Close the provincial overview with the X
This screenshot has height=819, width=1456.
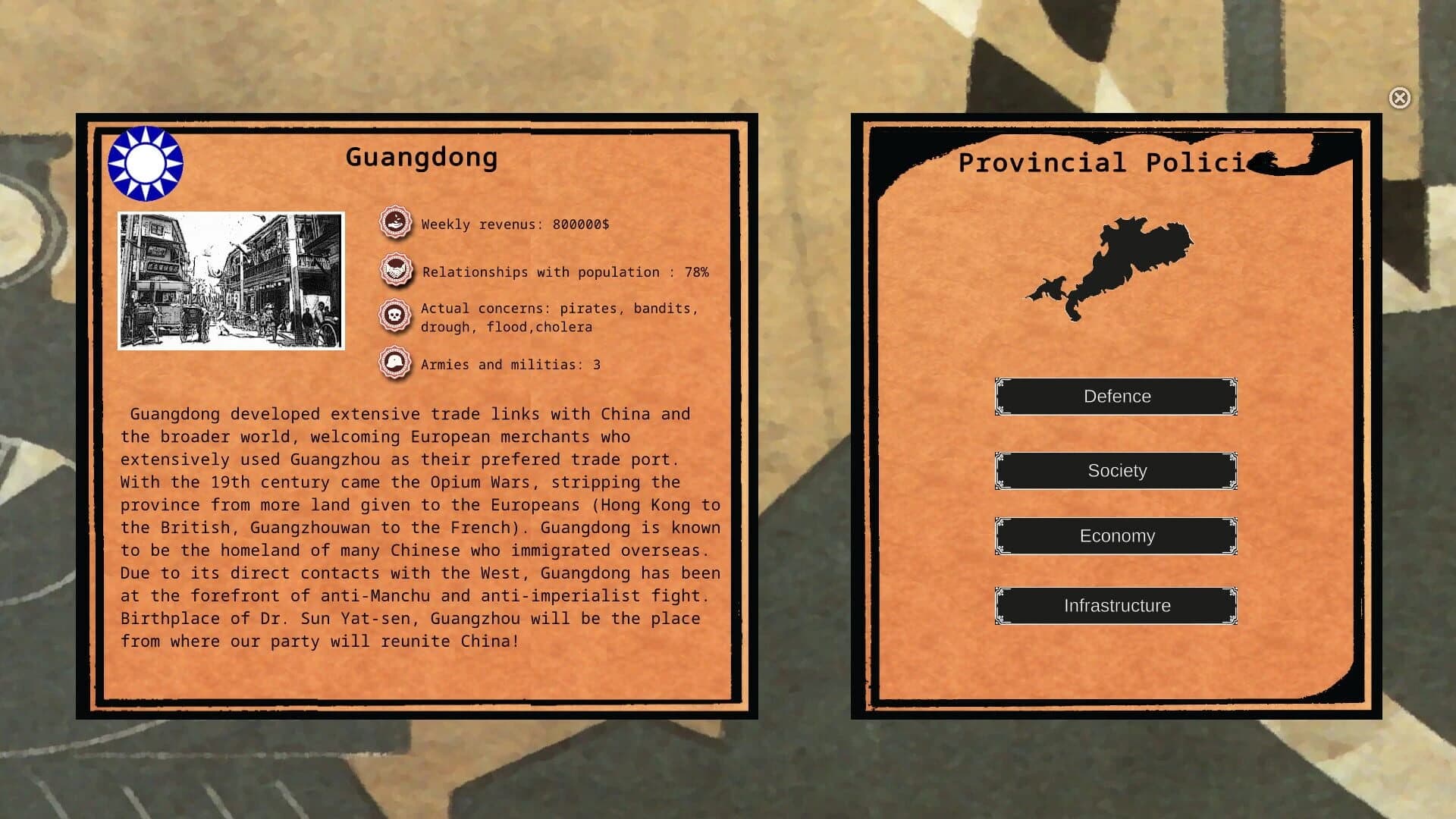[1399, 98]
